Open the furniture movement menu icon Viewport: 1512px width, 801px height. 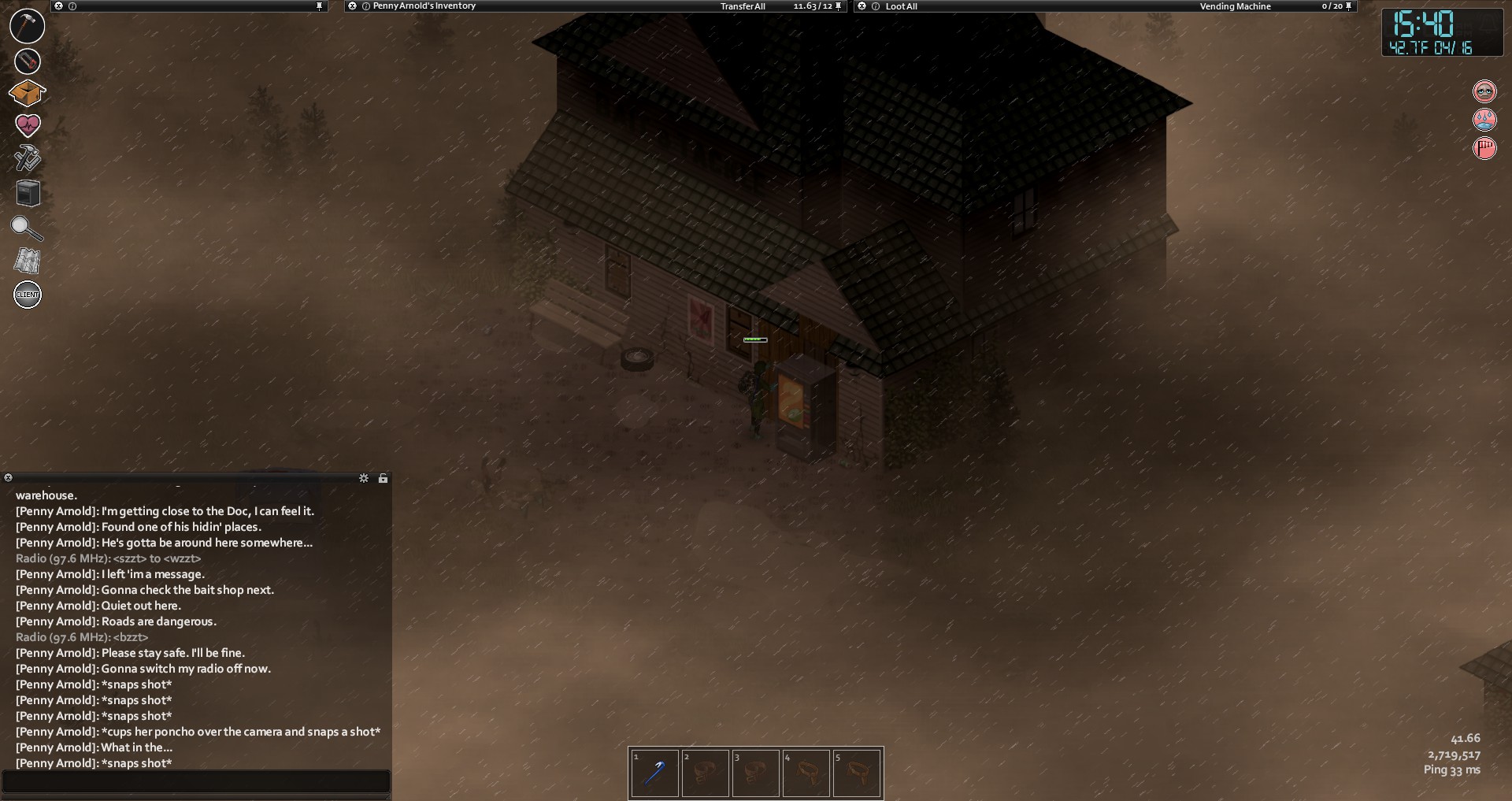(x=28, y=193)
